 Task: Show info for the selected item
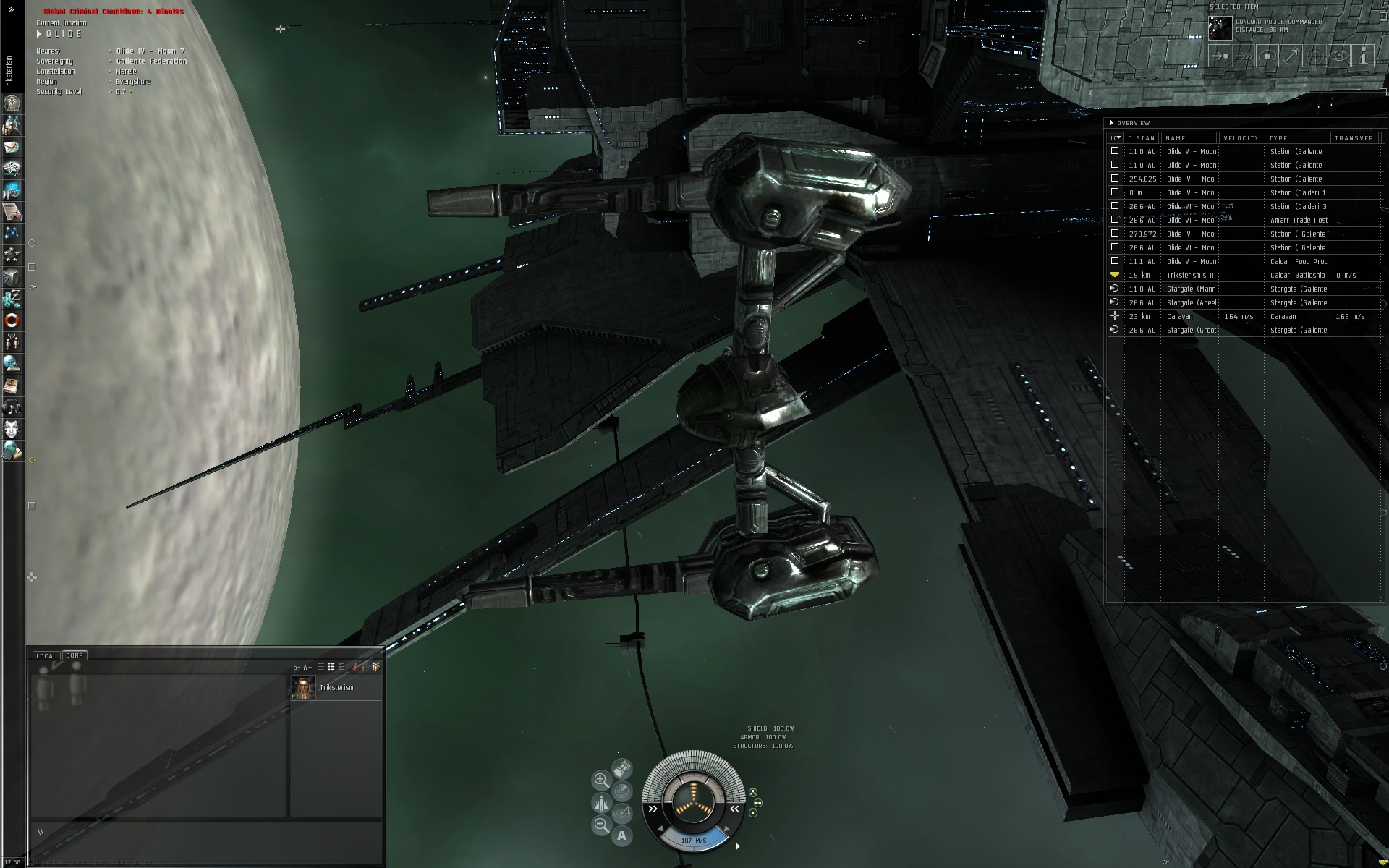pos(1363,56)
